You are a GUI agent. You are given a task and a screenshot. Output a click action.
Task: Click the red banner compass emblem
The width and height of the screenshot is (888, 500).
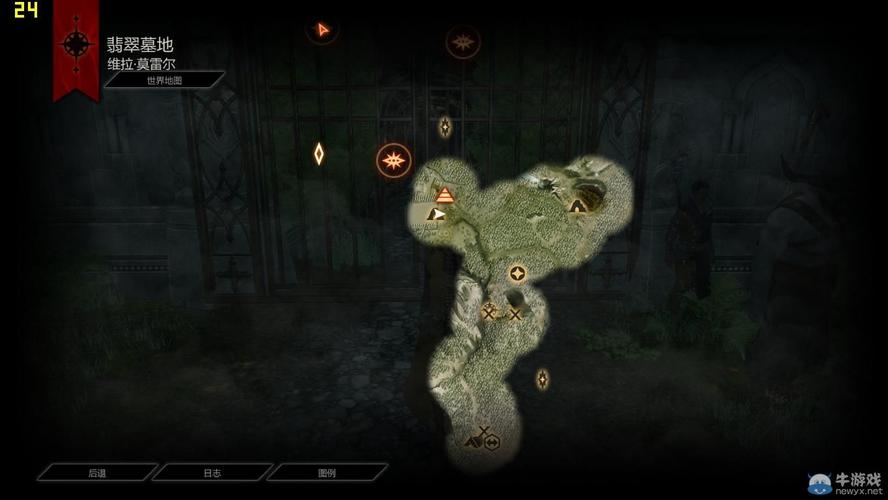pyautogui.click(x=76, y=45)
